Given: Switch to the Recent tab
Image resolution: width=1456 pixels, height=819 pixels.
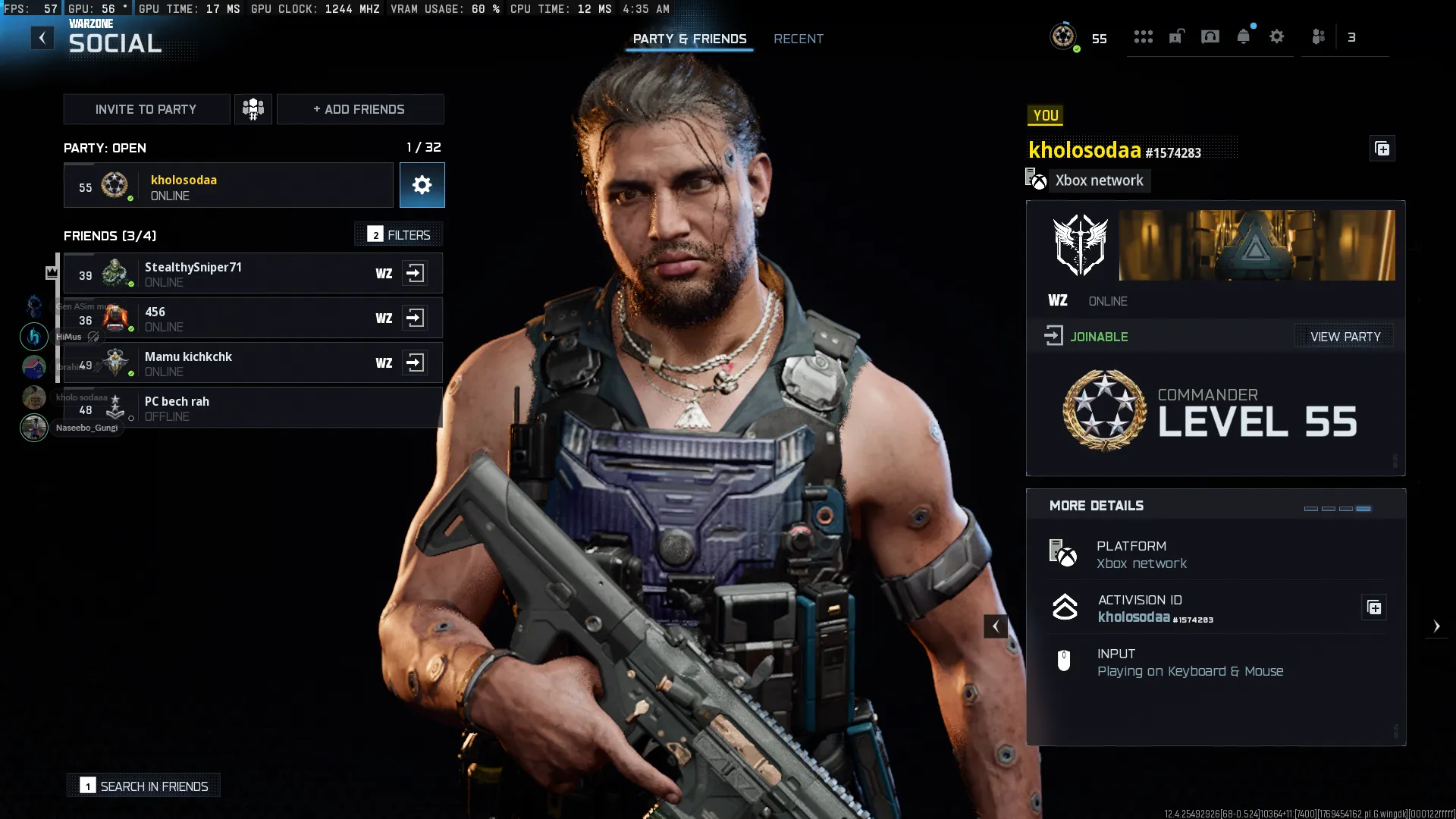Looking at the screenshot, I should click(x=798, y=39).
